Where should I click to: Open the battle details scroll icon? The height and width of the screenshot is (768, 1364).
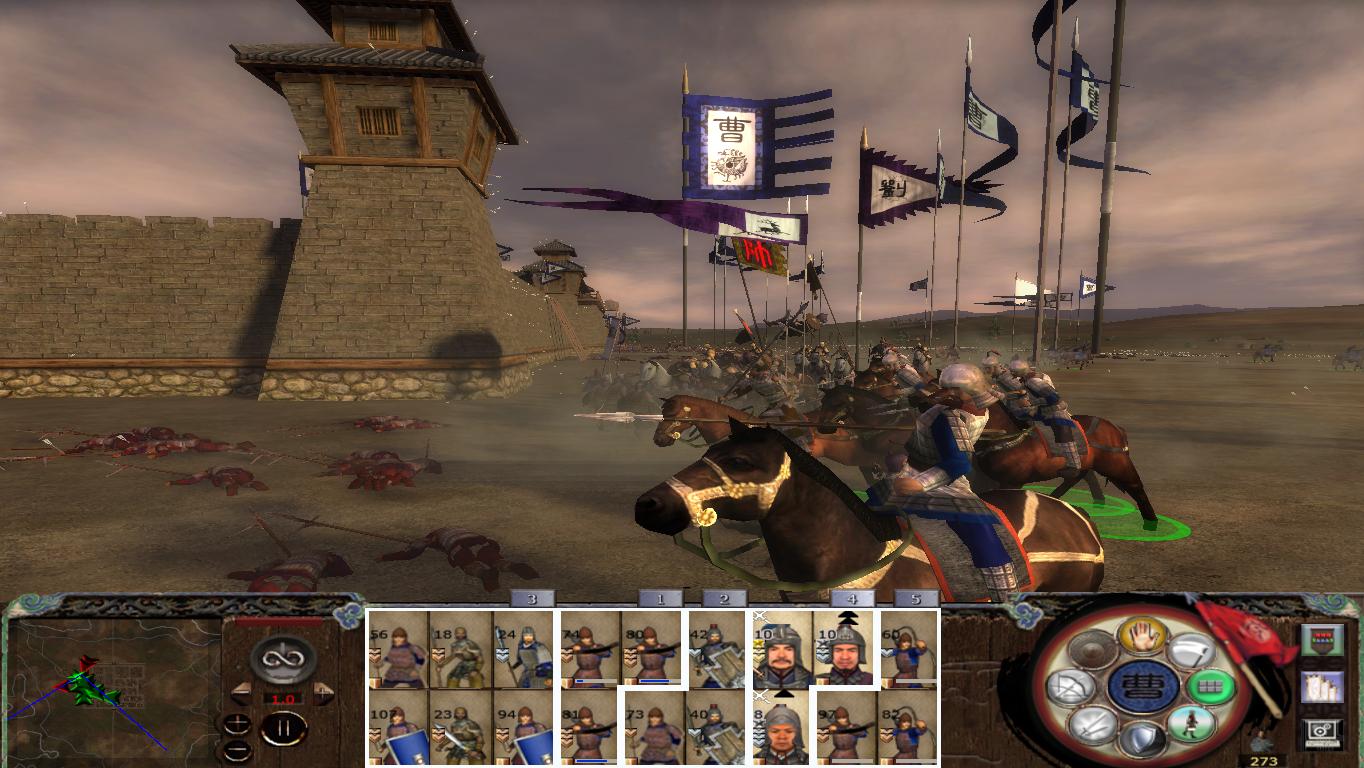tap(1324, 688)
